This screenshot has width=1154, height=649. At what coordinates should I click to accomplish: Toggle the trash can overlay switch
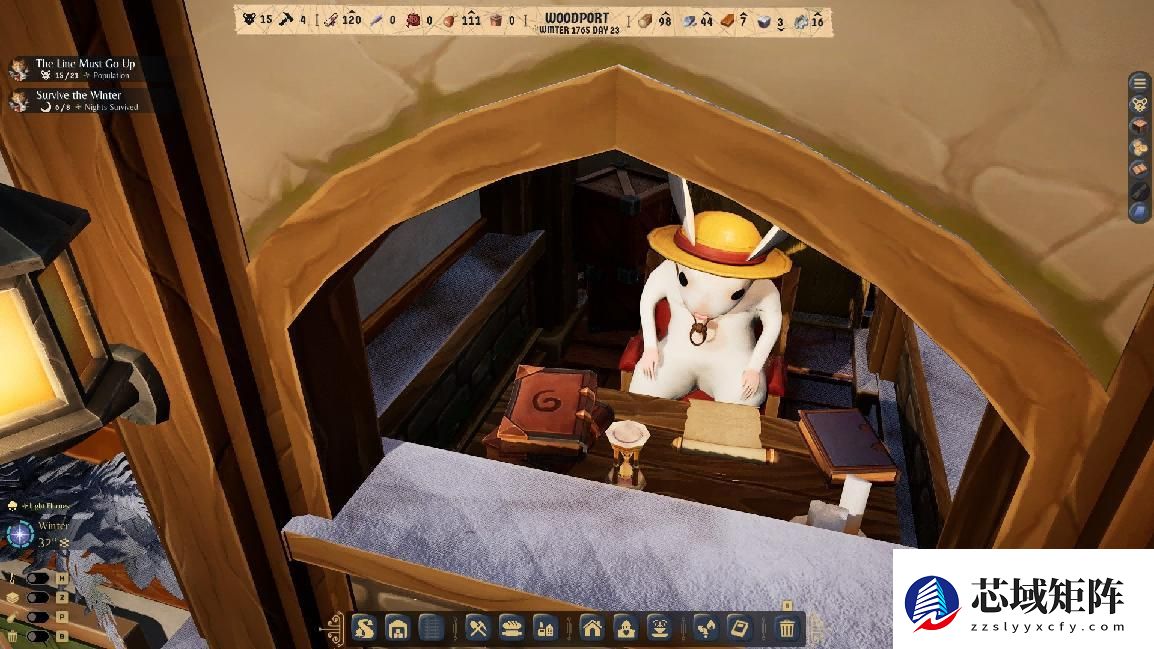click(36, 636)
